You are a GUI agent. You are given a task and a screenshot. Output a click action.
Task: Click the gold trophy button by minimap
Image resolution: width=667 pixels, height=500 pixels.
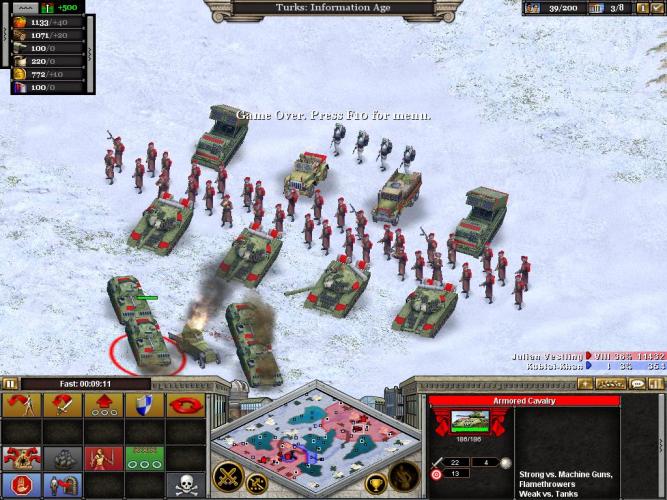(377, 487)
